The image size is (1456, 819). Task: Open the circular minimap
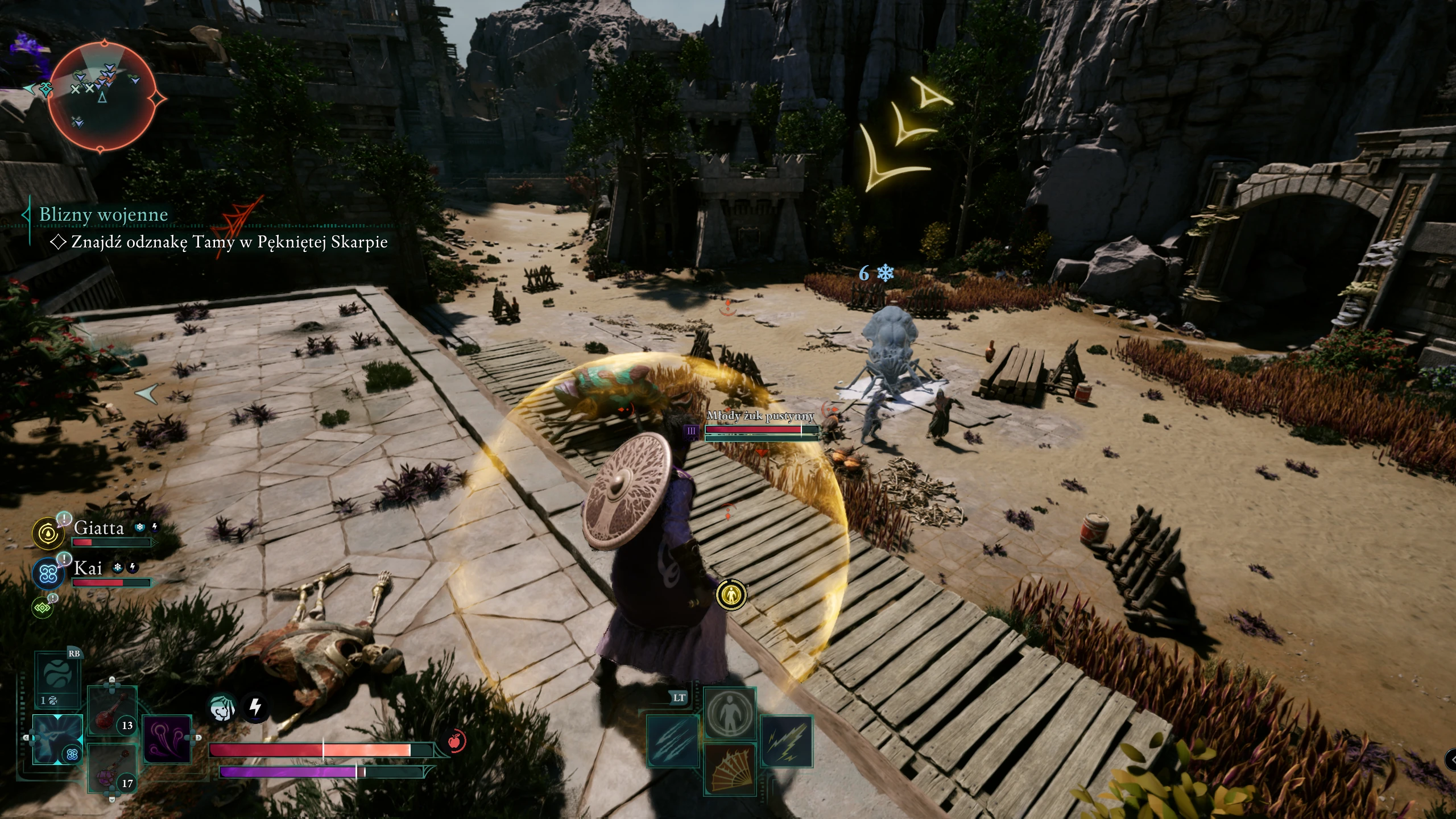[x=102, y=98]
